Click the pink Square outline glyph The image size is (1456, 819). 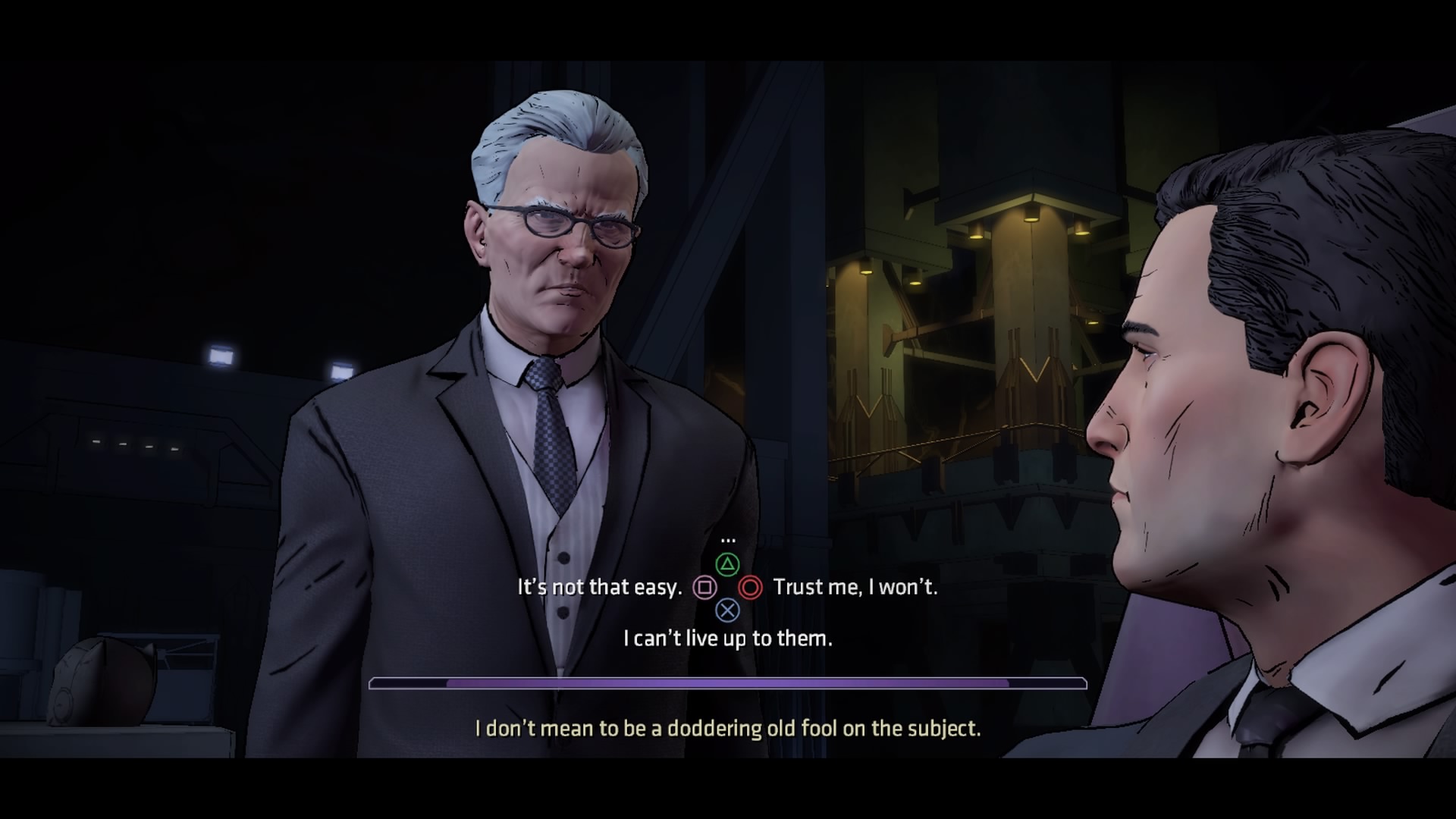tap(704, 587)
